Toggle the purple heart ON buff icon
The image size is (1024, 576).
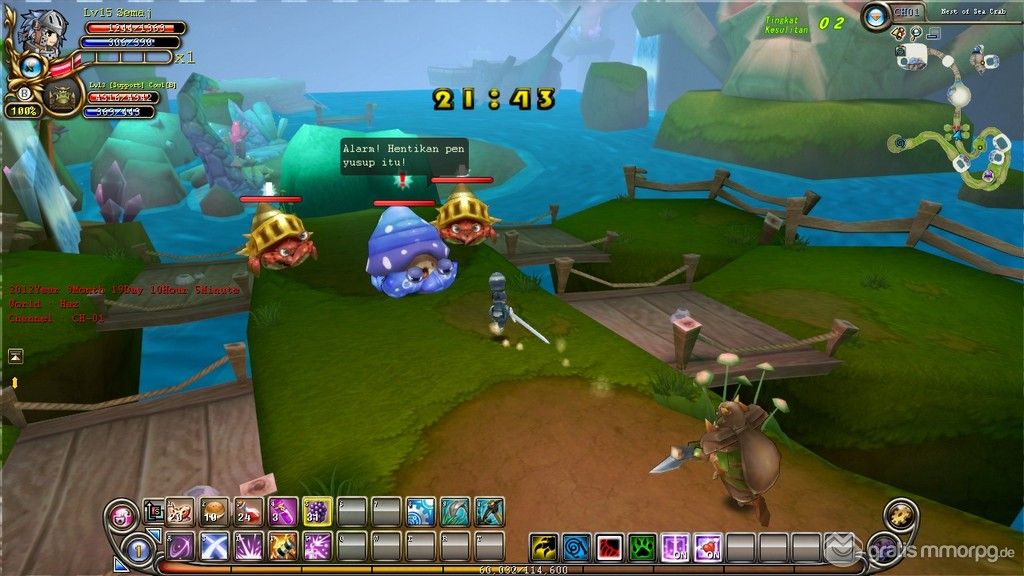pos(708,548)
